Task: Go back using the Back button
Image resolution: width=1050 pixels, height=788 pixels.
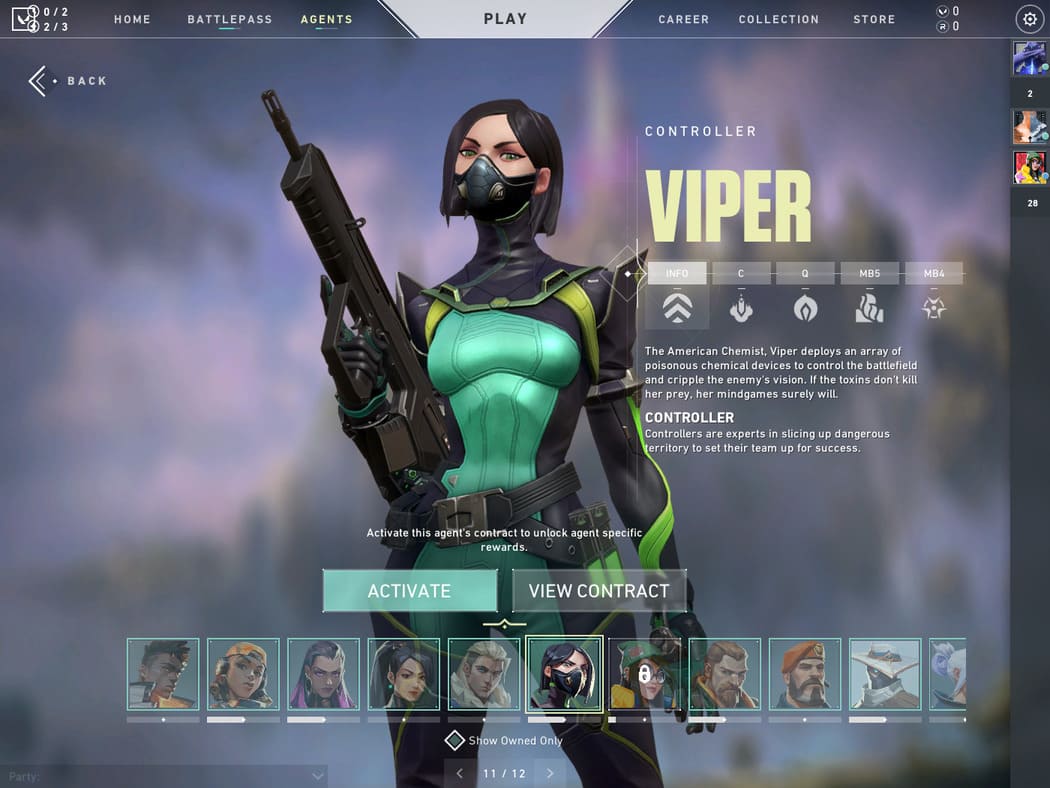Action: tap(68, 81)
